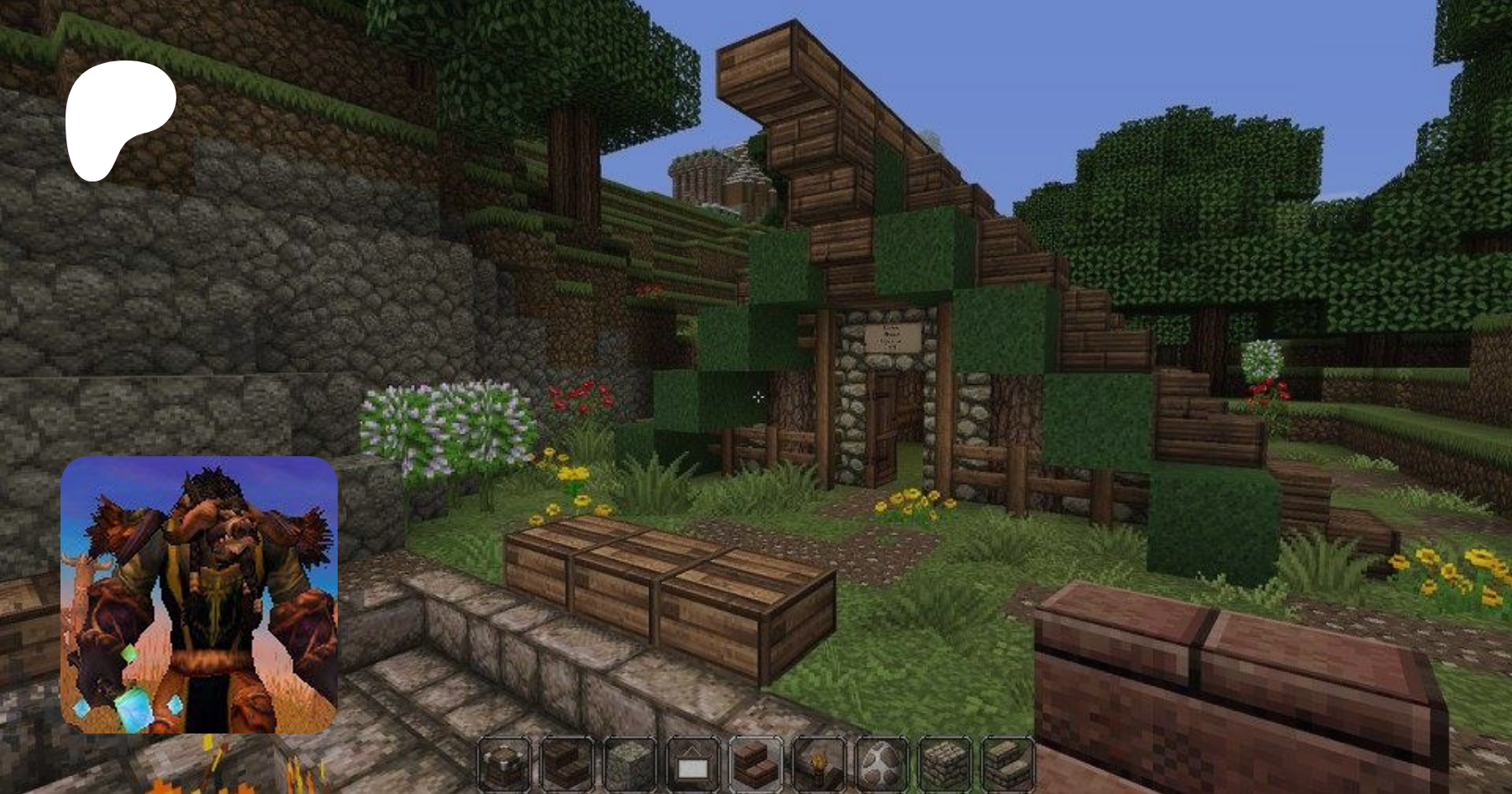
Task: Choose the dark wood stairs hotbar slot
Action: click(x=567, y=764)
